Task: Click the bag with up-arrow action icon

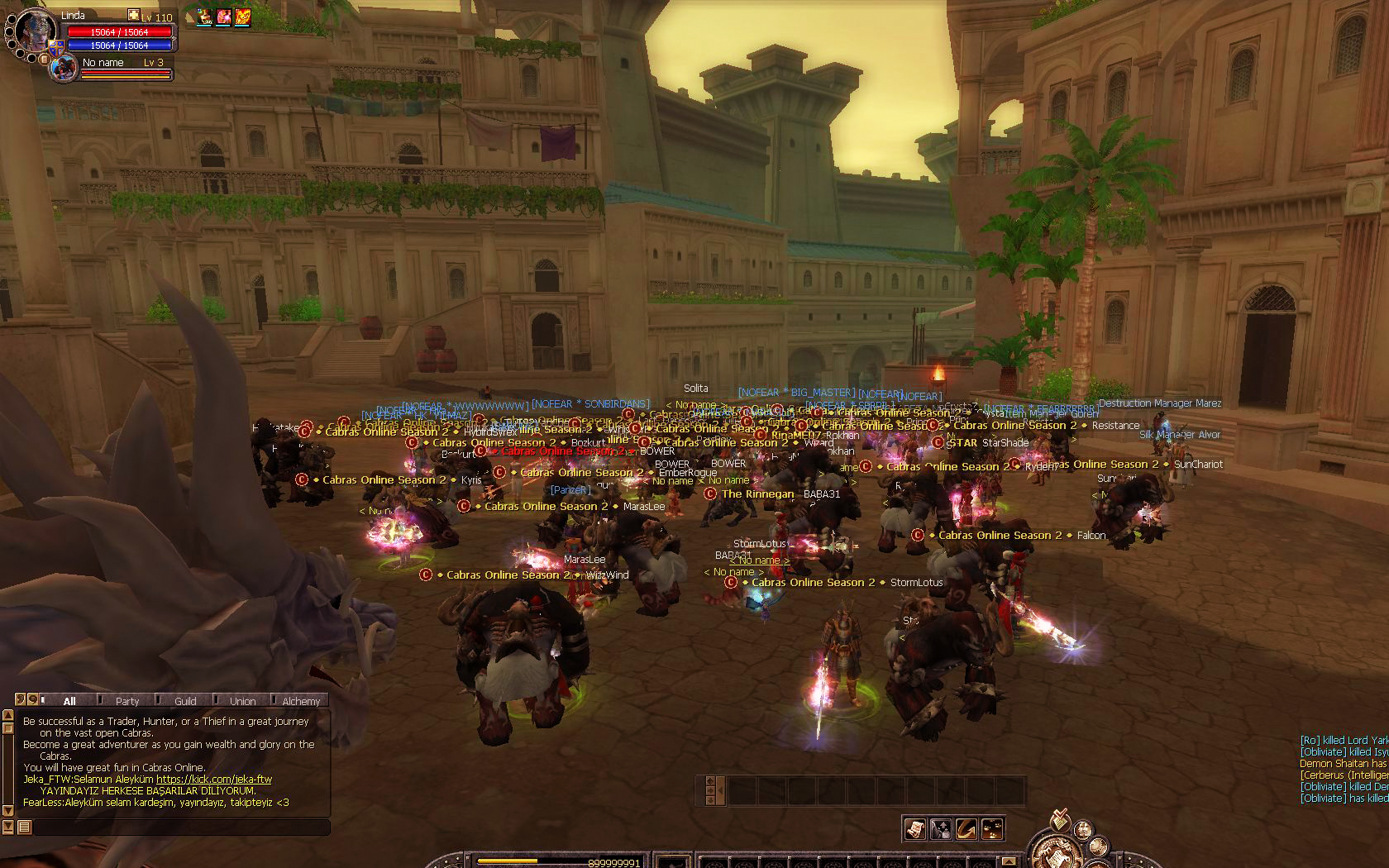Action: pos(940,828)
